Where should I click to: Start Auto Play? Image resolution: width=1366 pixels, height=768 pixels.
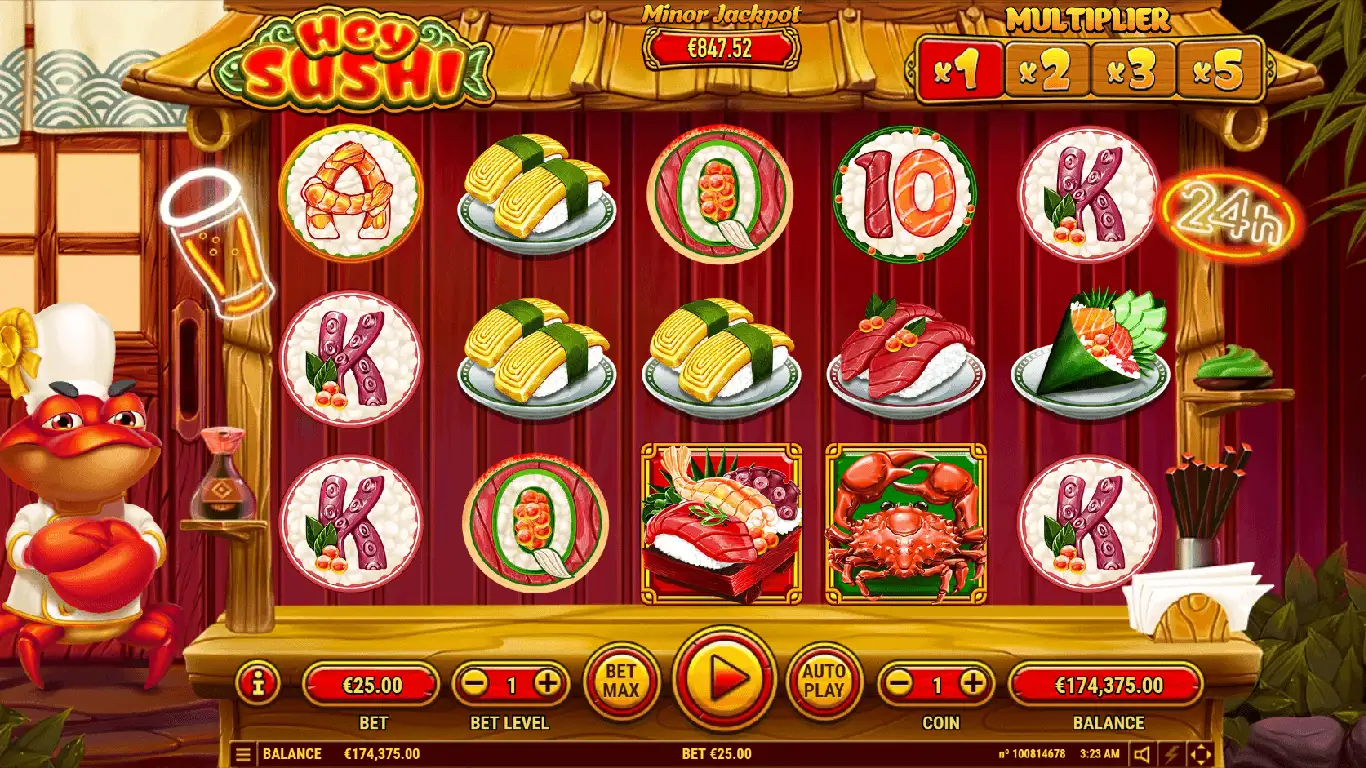(825, 682)
